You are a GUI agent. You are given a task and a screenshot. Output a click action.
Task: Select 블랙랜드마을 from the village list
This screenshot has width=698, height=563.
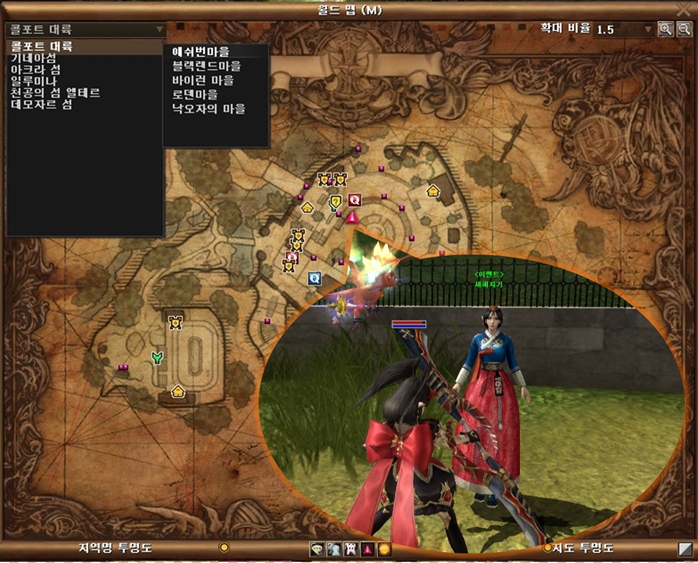pyautogui.click(x=207, y=66)
